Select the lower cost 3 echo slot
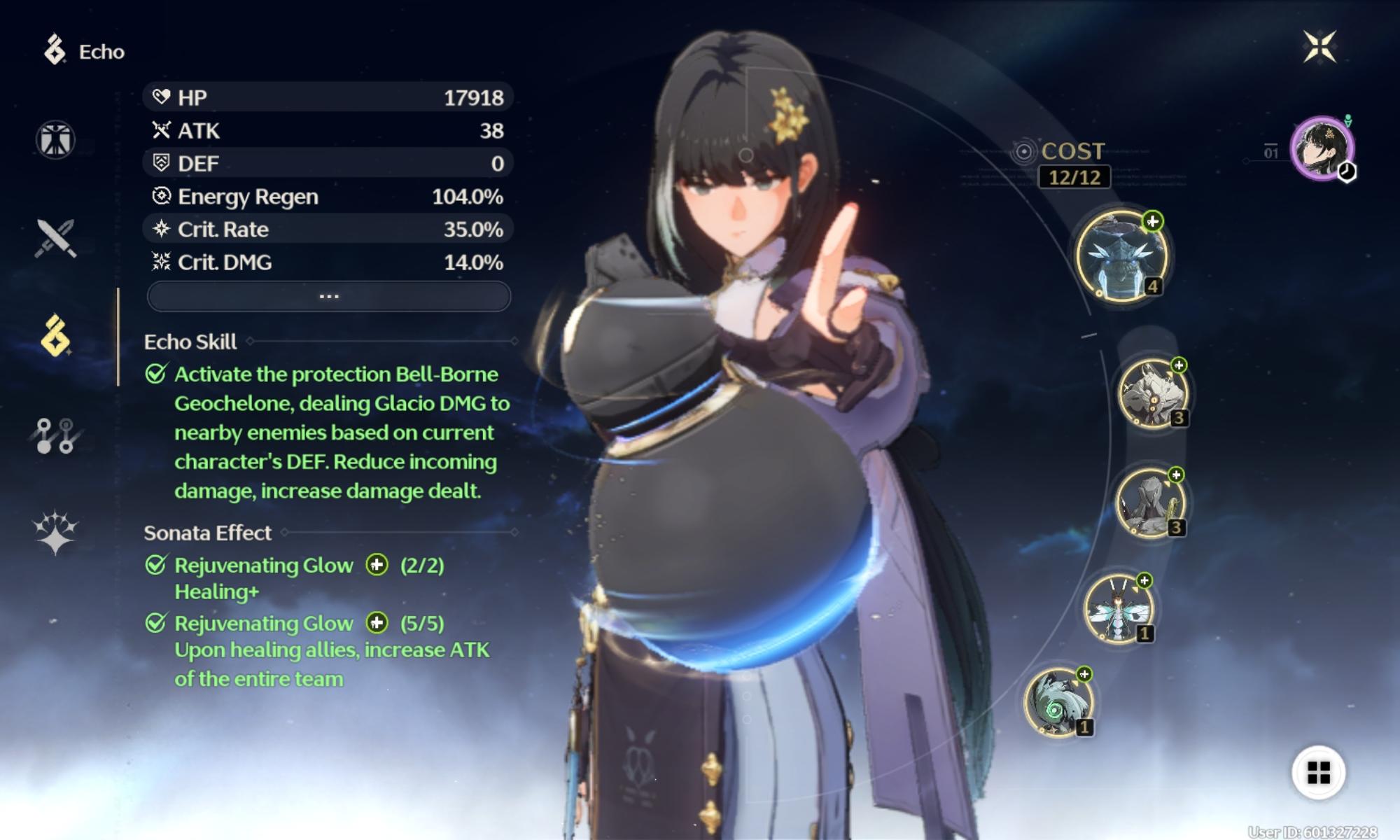Image resolution: width=1400 pixels, height=840 pixels. point(1149,503)
